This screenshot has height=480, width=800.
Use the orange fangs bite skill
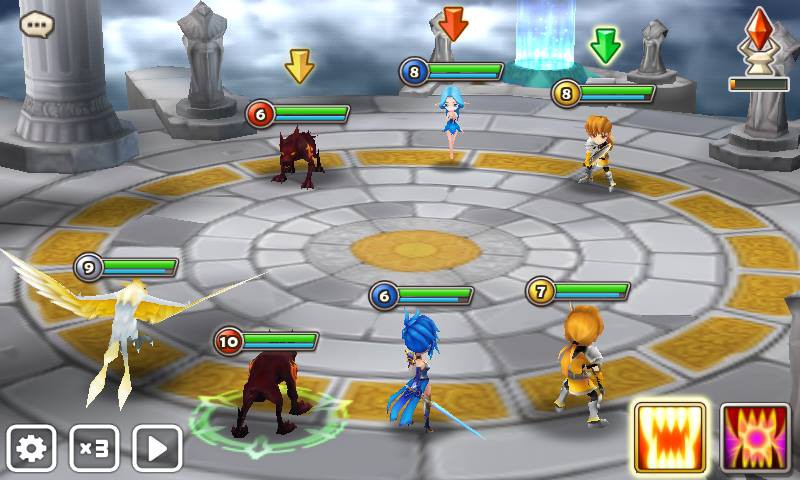pyautogui.click(x=669, y=438)
